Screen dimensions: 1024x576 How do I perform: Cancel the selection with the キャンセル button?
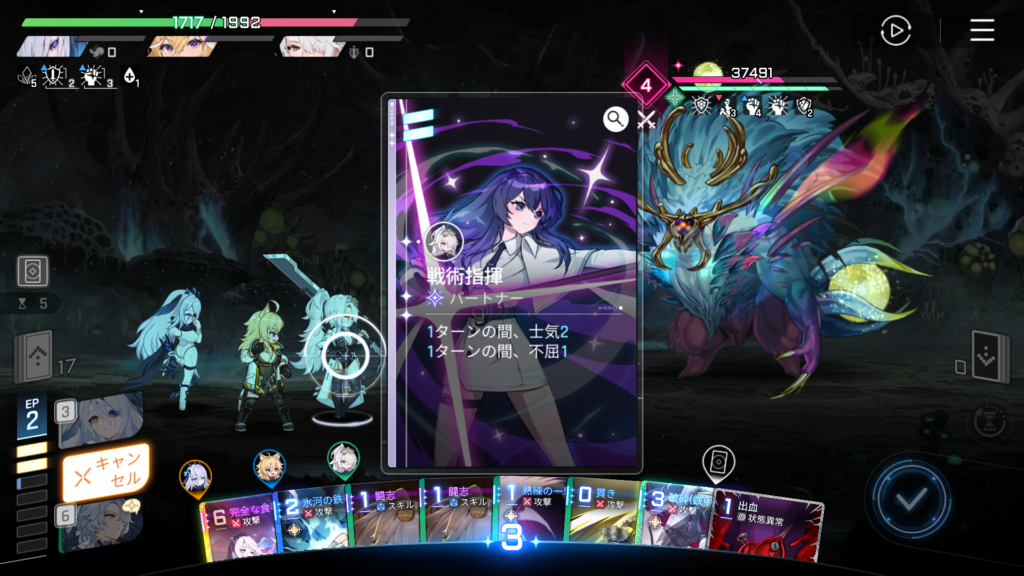pyautogui.click(x=105, y=472)
